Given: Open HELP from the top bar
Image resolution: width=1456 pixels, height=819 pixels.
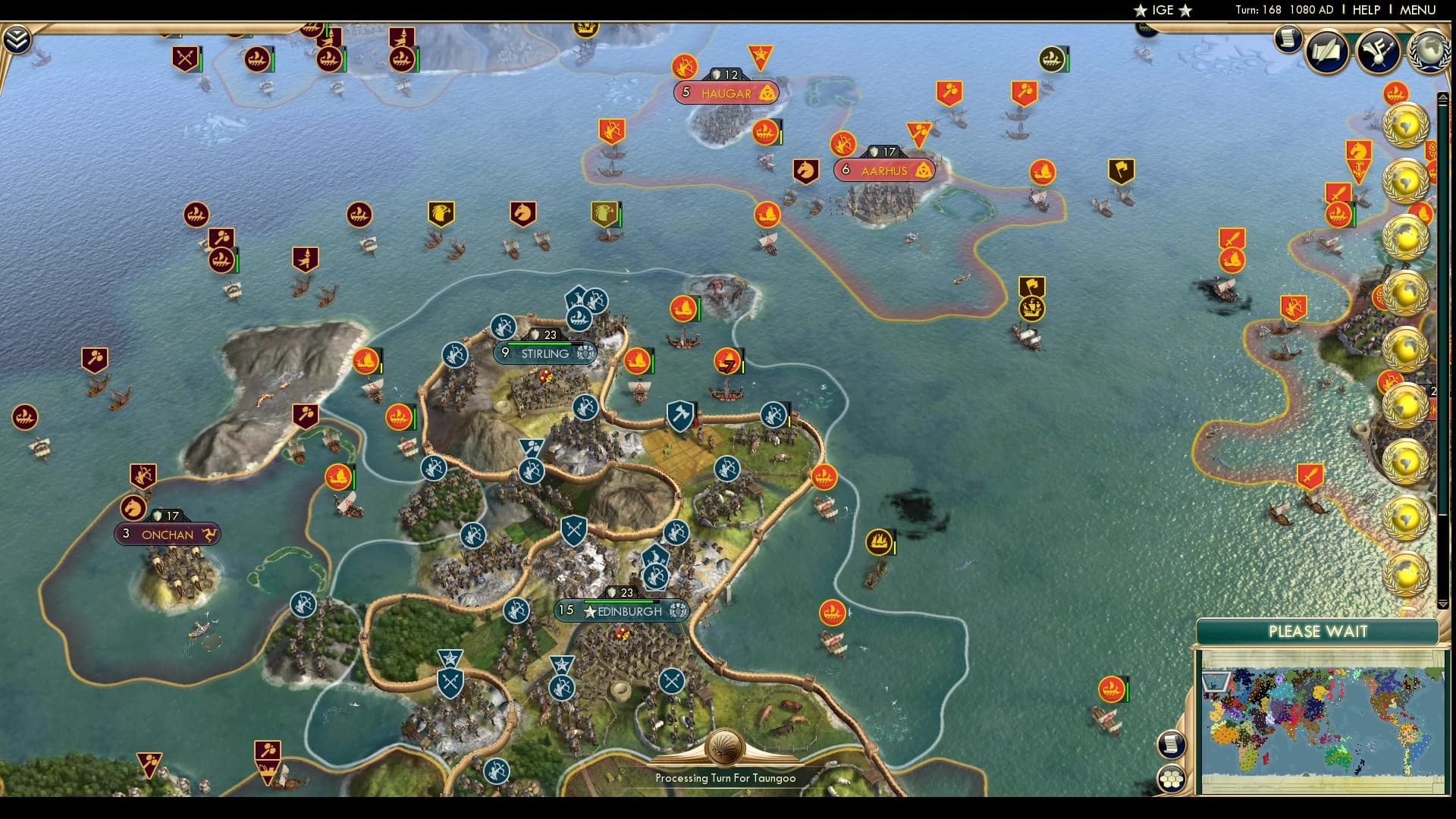Looking at the screenshot, I should click(x=1367, y=10).
